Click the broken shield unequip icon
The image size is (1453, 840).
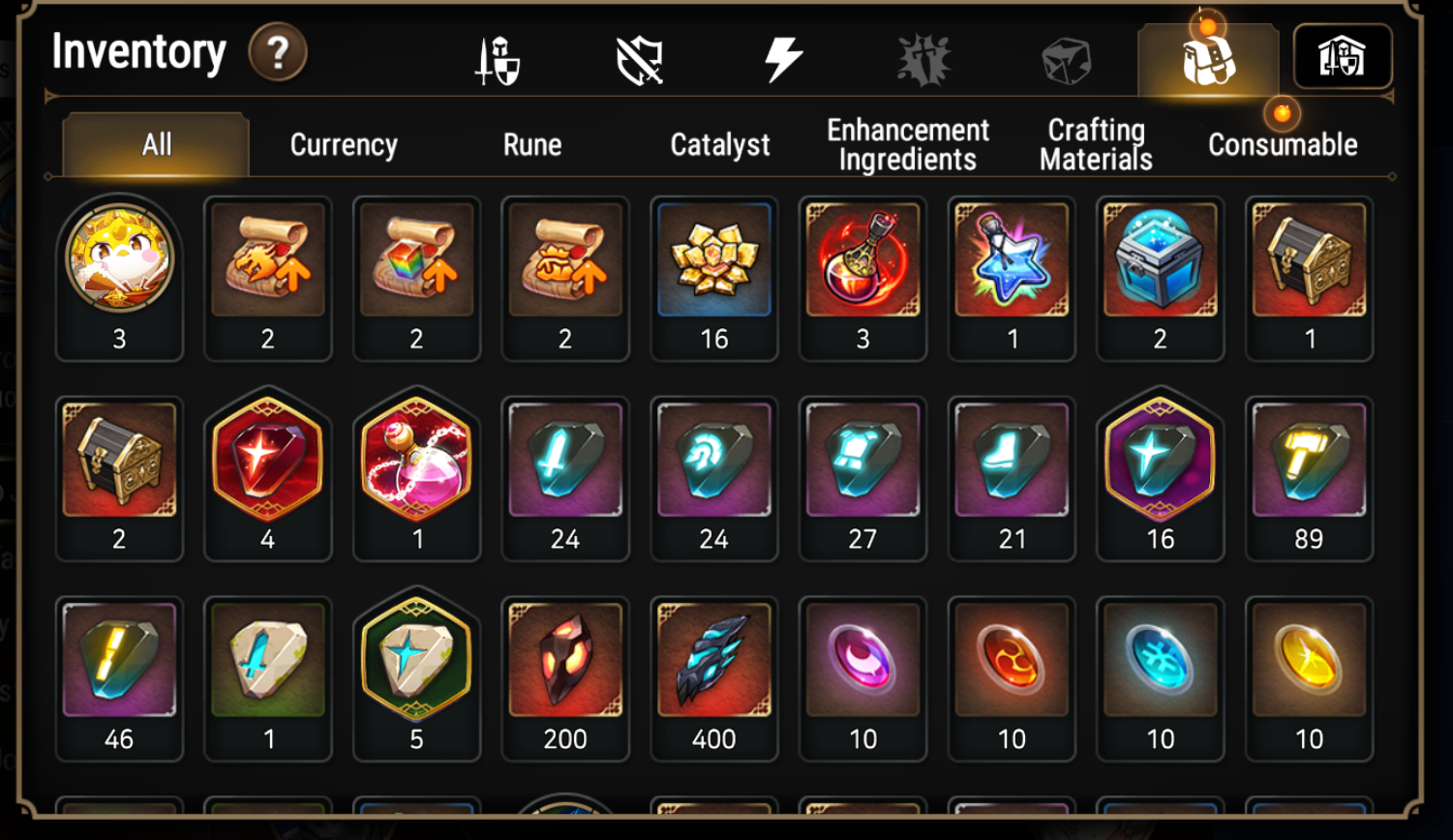[639, 58]
